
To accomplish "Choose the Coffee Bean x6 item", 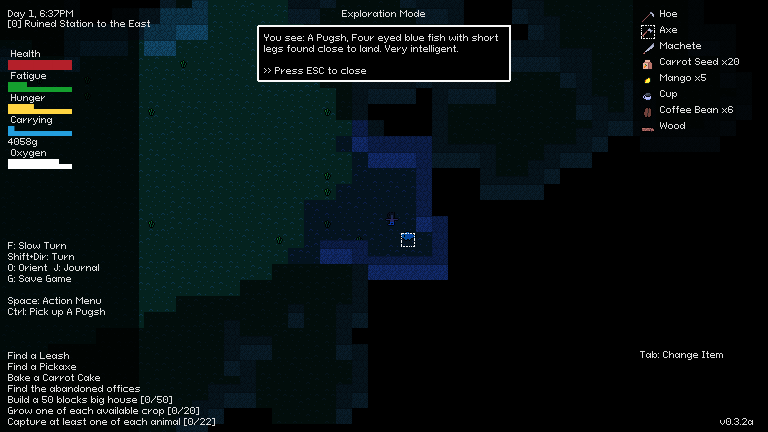I will pos(695,110).
